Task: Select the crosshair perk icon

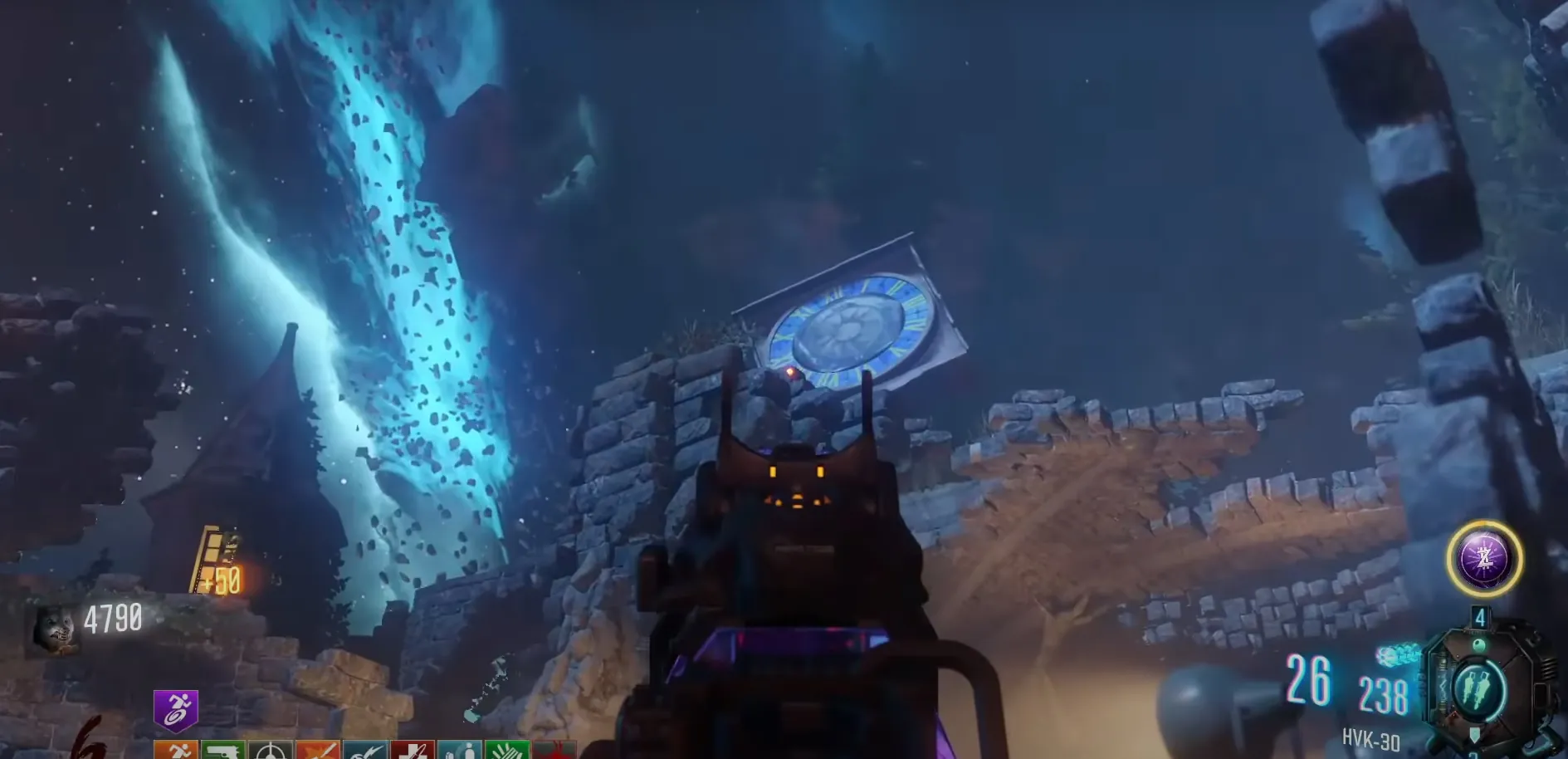Action: (271, 751)
